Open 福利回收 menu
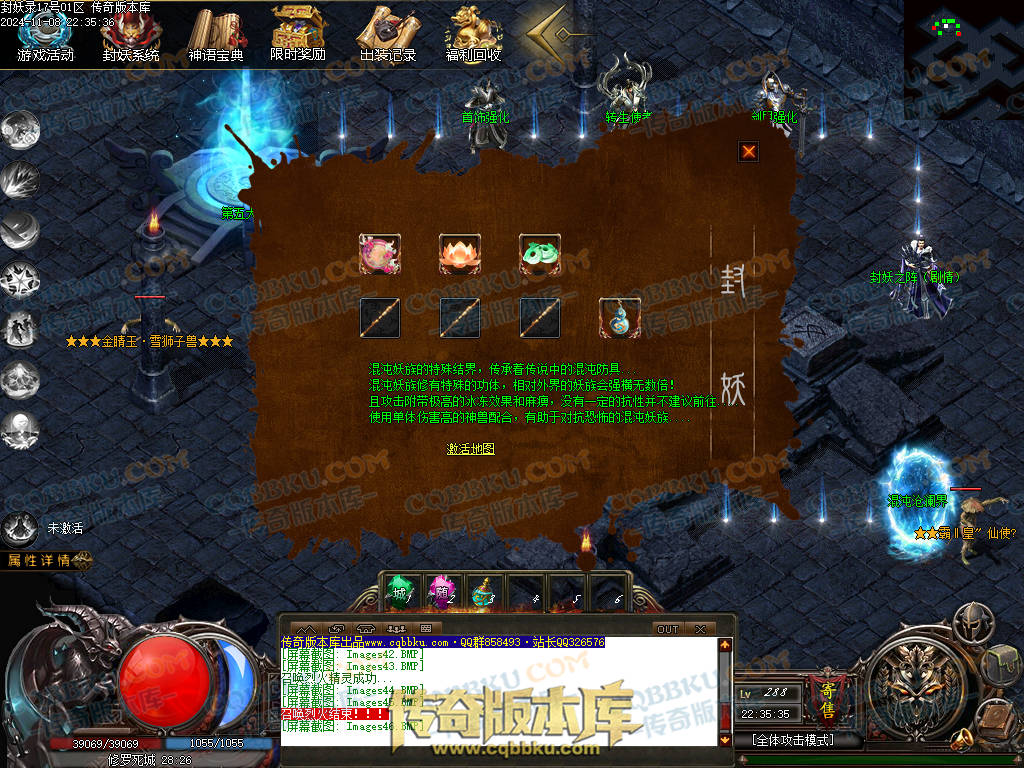The height and width of the screenshot is (768, 1024). tap(474, 34)
